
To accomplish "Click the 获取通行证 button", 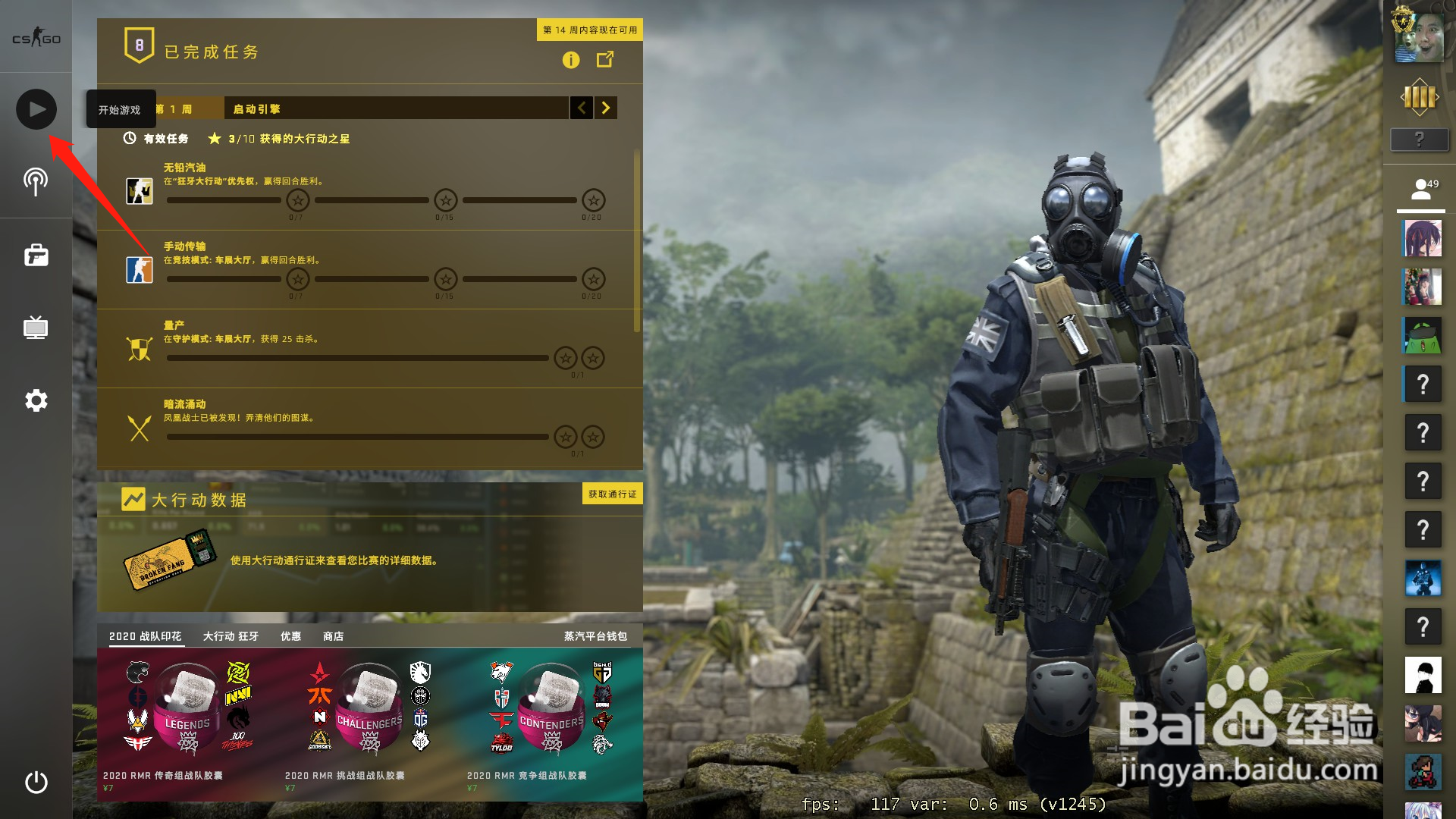I will (611, 494).
